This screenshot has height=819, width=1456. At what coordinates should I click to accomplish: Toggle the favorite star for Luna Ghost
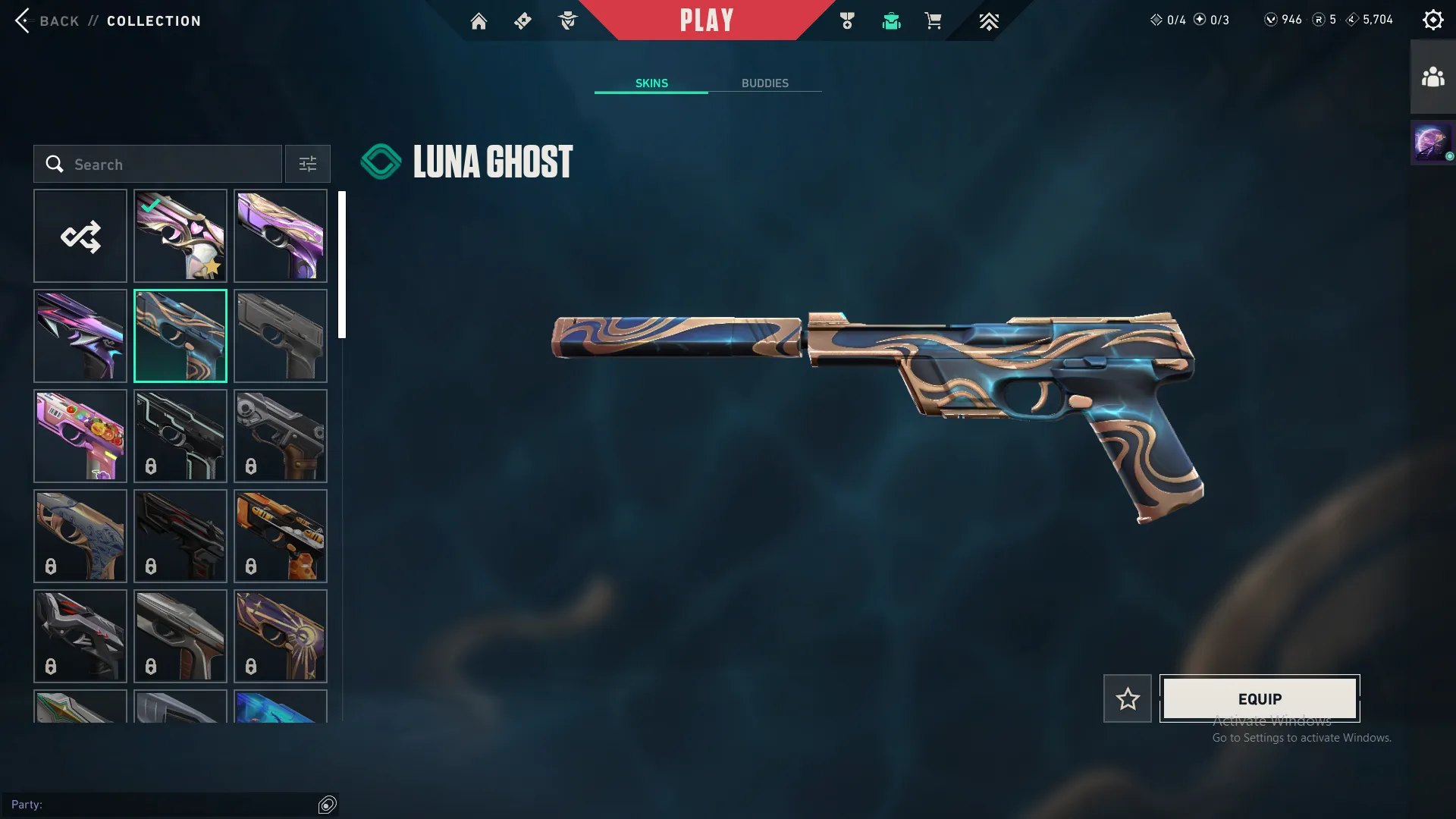pos(1127,698)
